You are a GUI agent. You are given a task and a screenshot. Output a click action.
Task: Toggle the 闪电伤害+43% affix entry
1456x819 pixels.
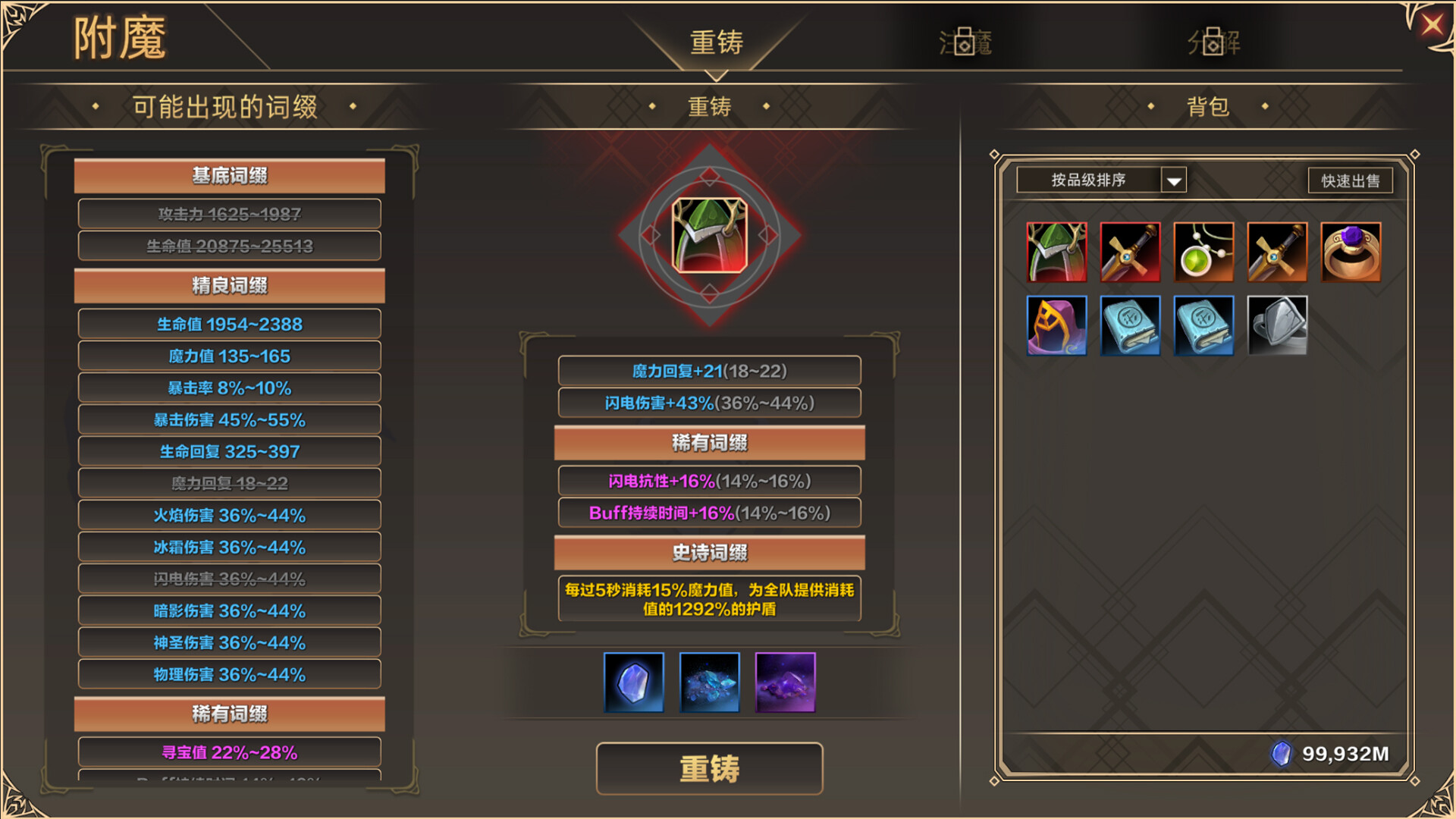(709, 403)
